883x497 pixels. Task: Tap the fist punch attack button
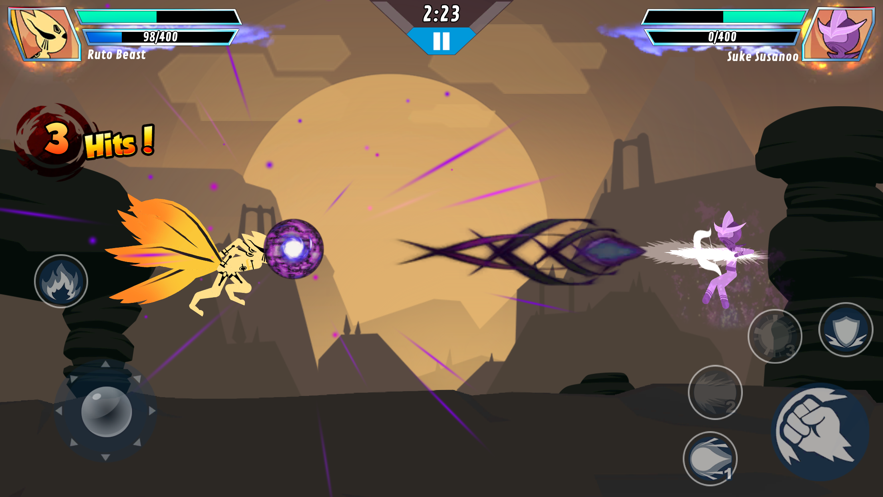(820, 432)
